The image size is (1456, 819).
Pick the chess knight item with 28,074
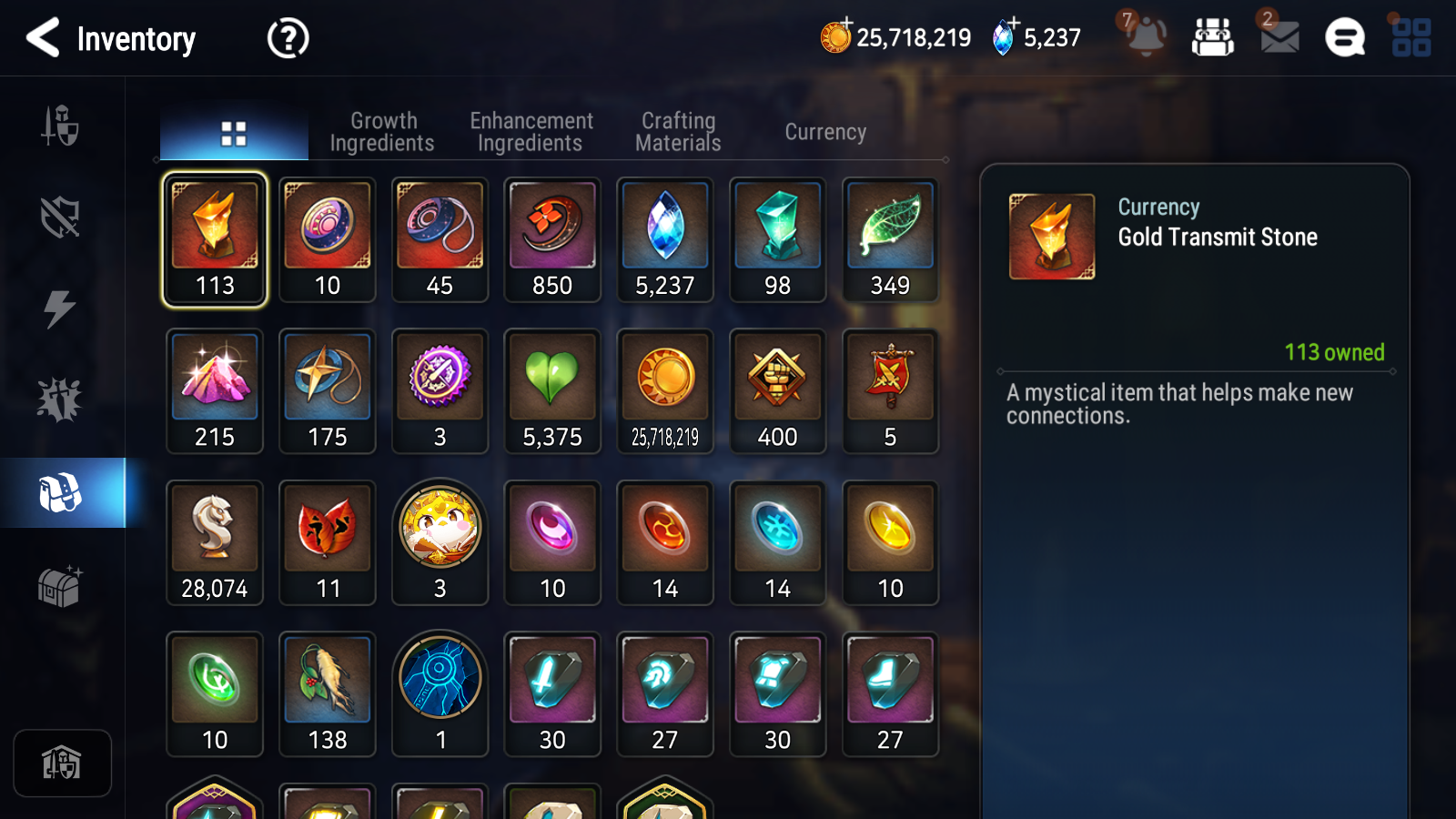point(215,542)
